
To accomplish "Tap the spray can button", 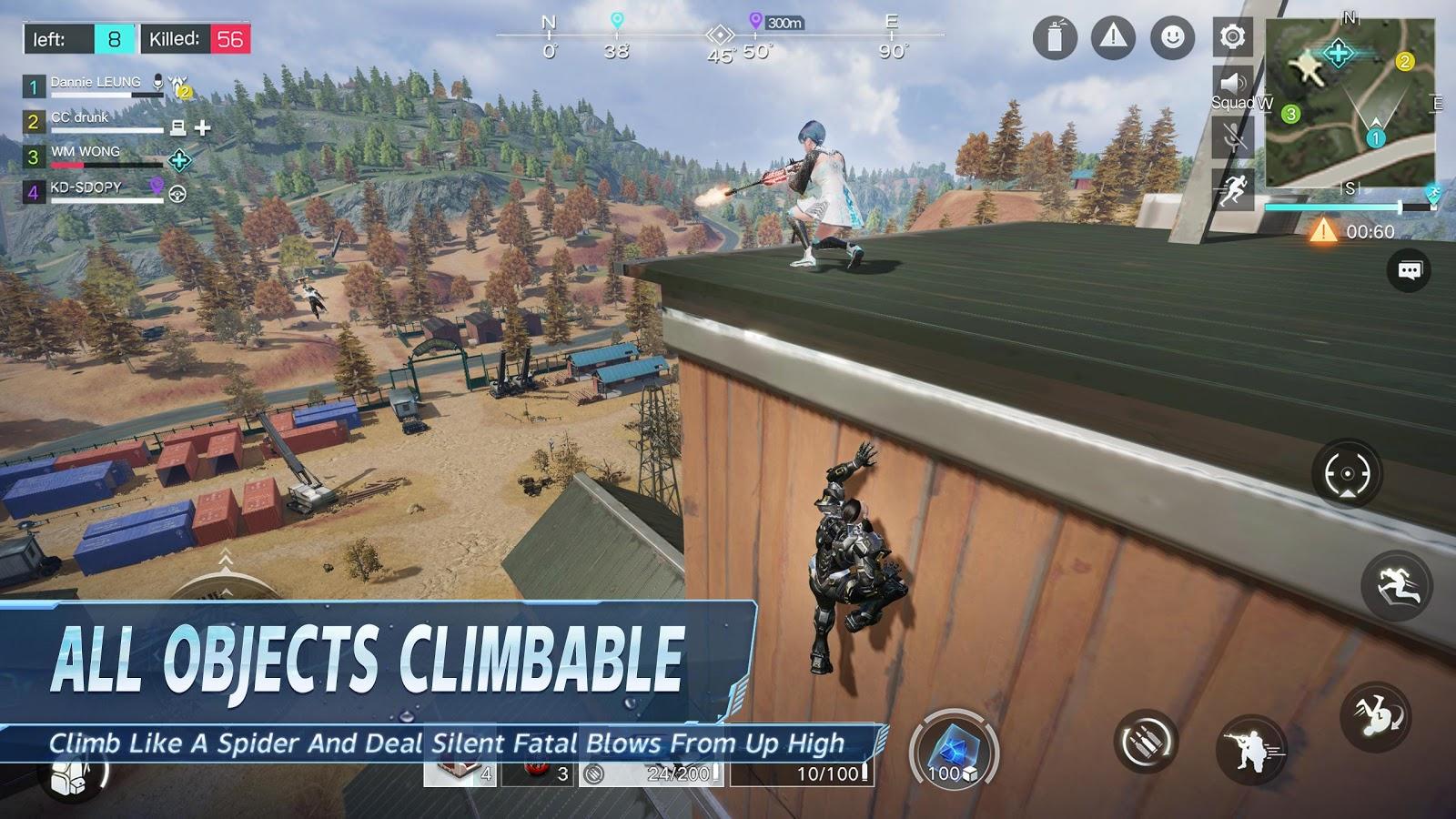I will [x=1055, y=38].
